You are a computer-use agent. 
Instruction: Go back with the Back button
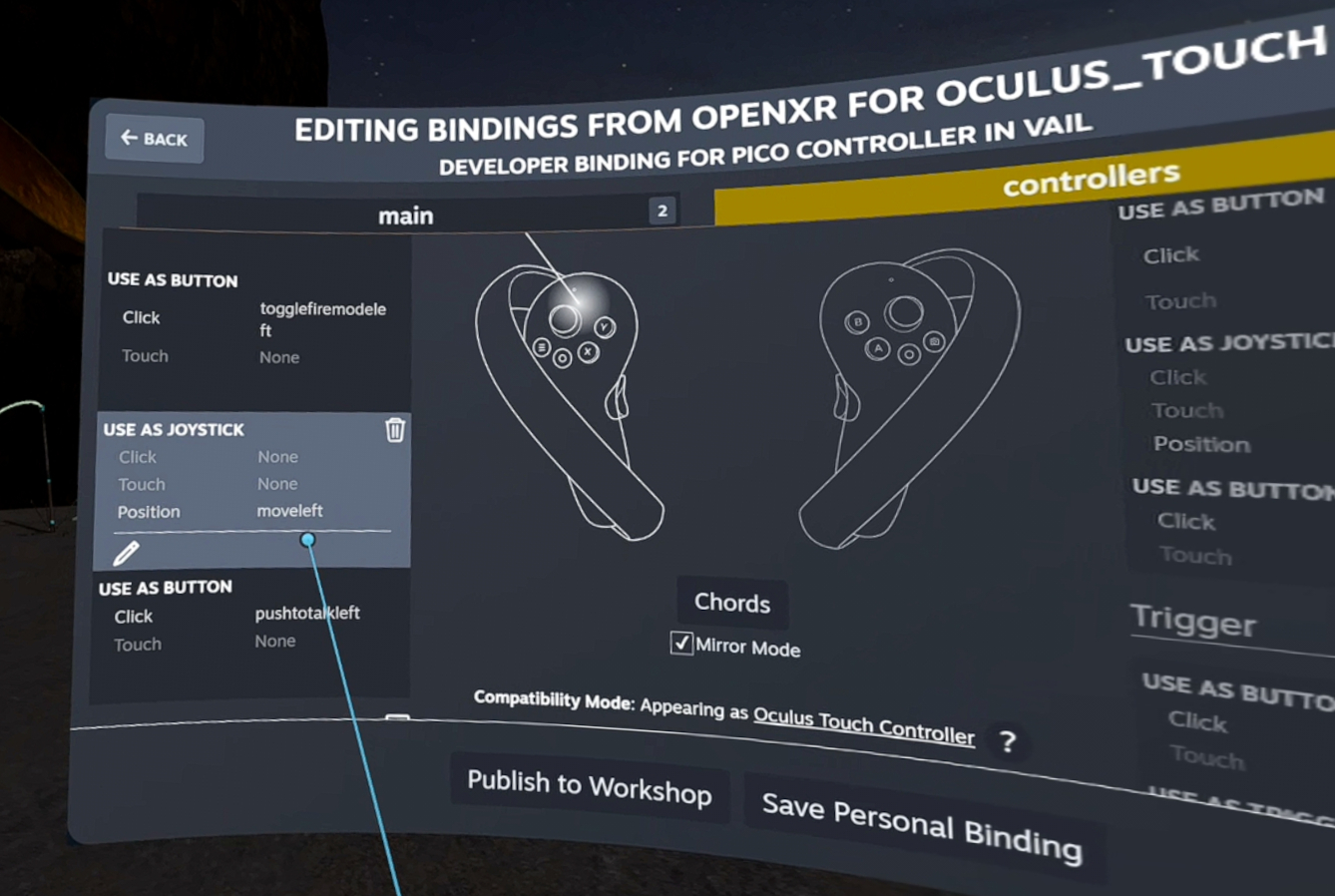[x=155, y=140]
